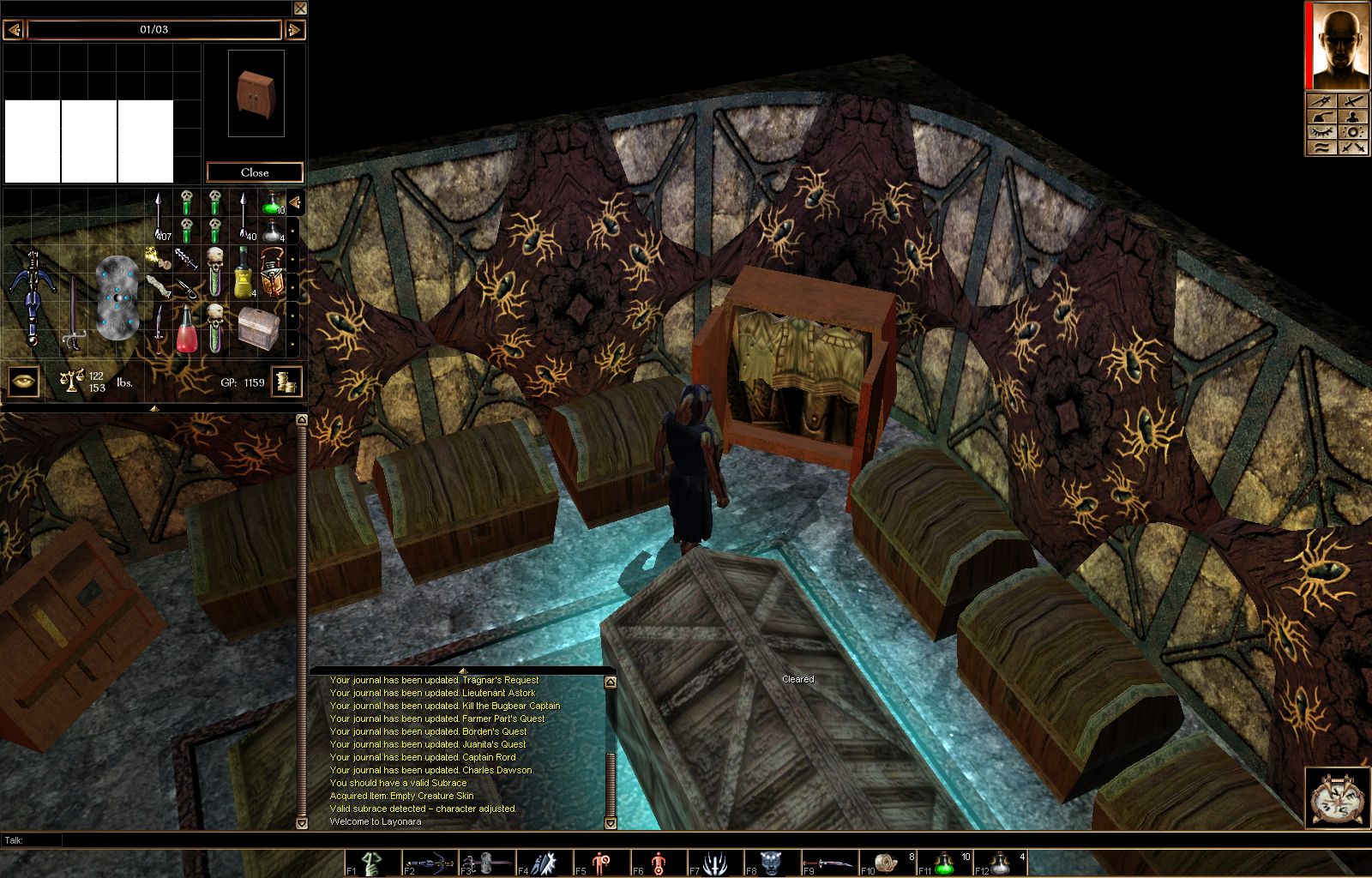Select the treasure chest item in inventory
The image size is (1372, 878).
click(x=258, y=328)
